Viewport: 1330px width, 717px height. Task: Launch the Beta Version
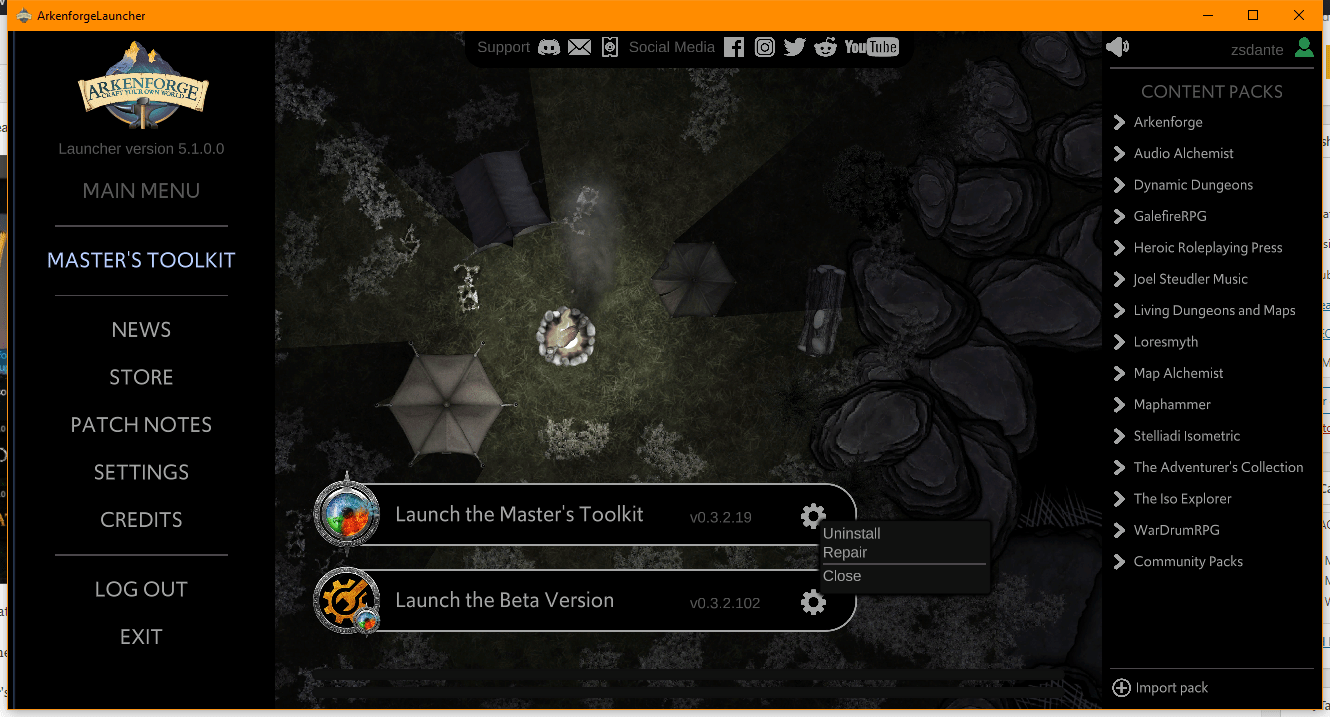point(504,601)
